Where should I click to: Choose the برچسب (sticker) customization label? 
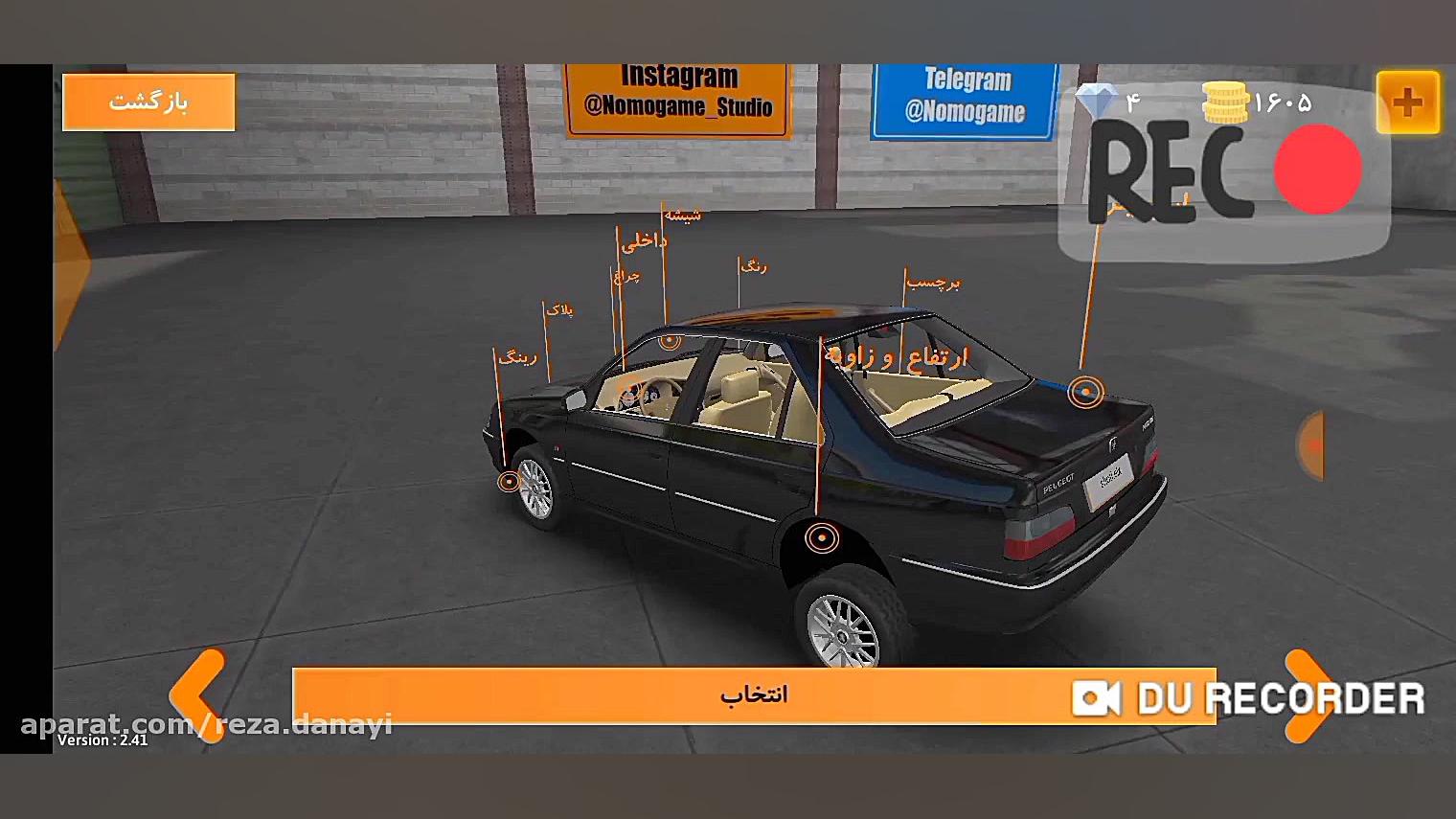pyautogui.click(x=933, y=283)
